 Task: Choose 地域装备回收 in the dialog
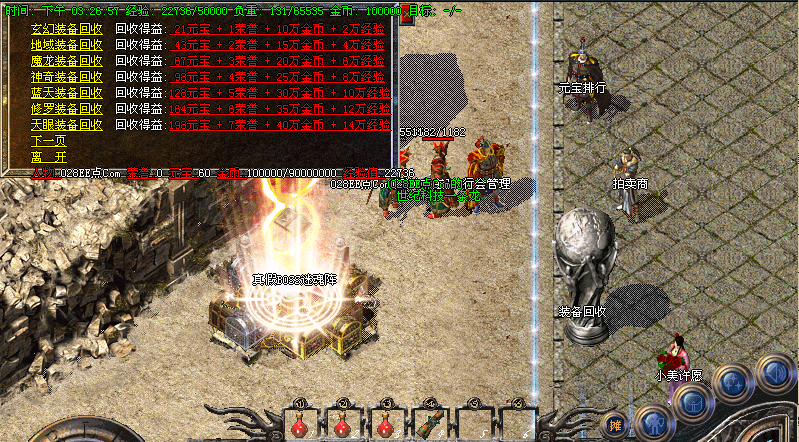click(66, 45)
